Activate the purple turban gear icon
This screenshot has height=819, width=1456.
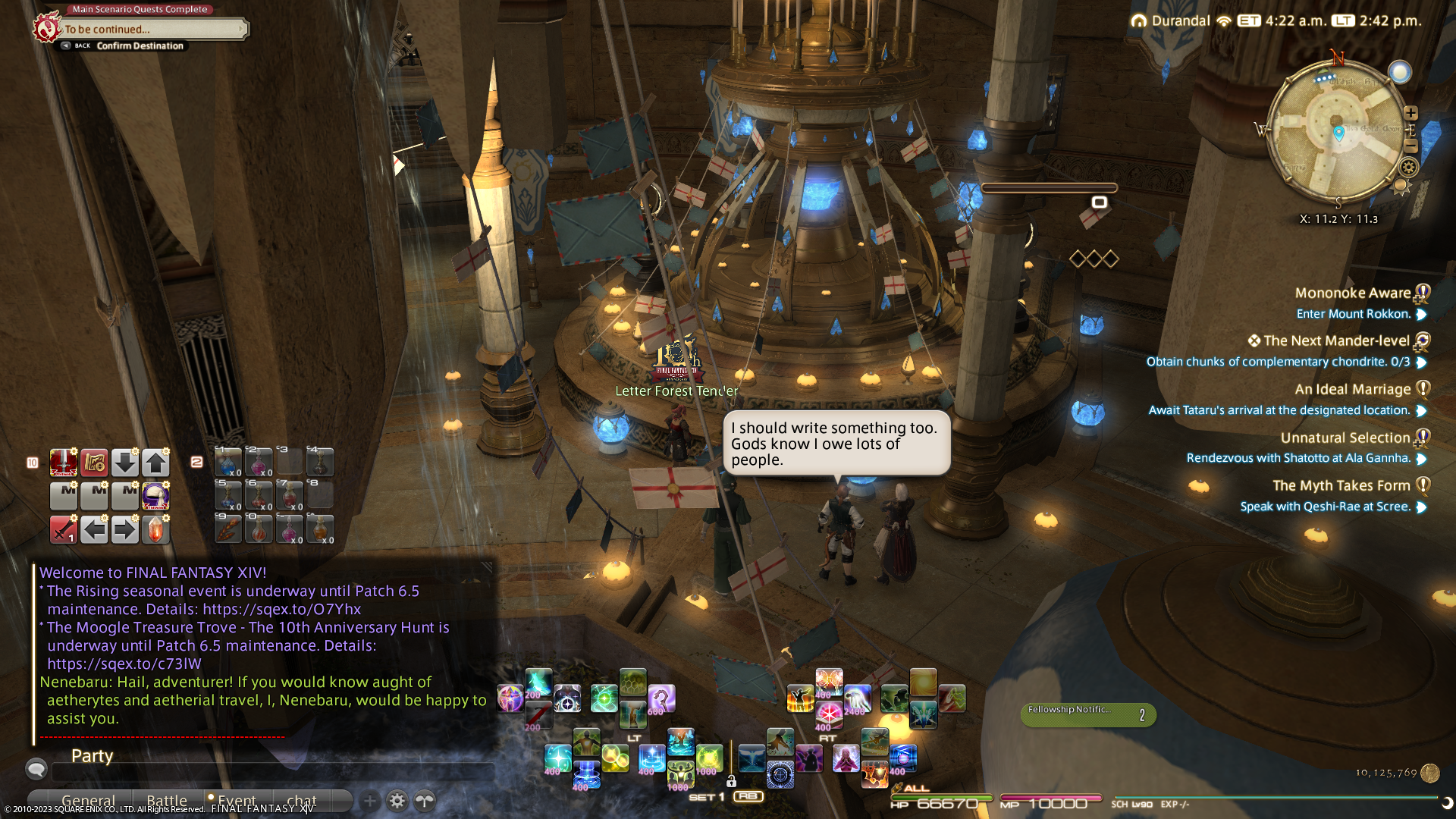155,496
